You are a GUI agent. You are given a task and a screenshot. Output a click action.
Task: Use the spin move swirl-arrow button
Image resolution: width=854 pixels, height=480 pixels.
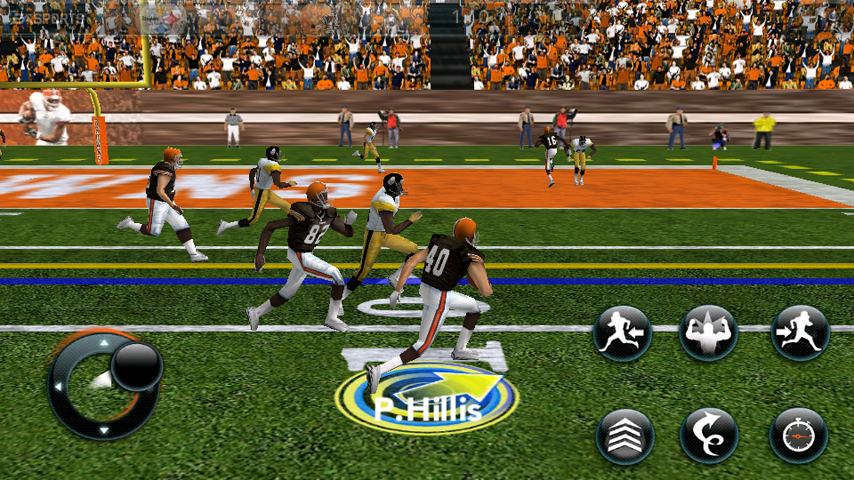click(x=709, y=436)
